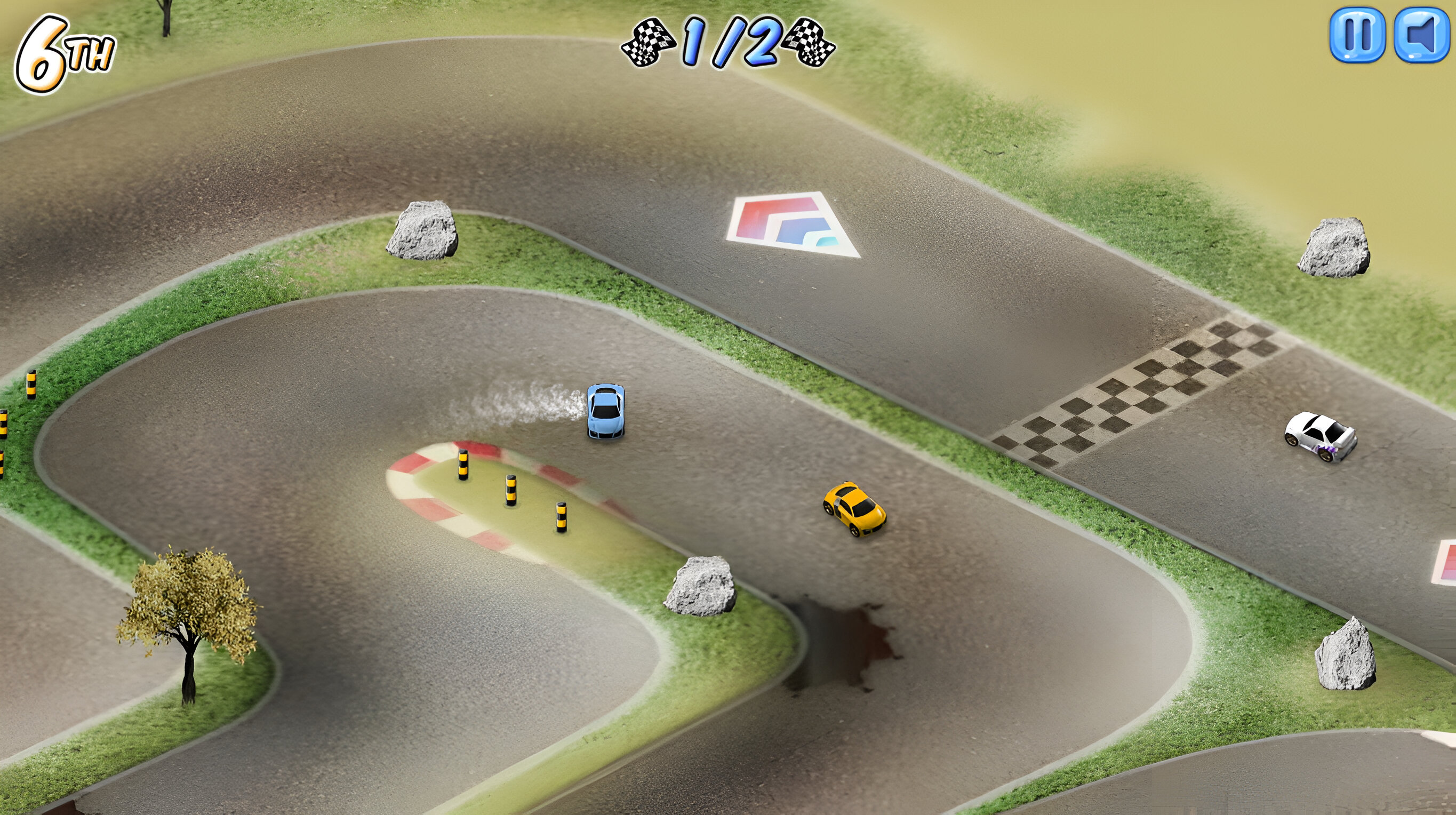Pause the race with the blue pause button
Image resolution: width=1456 pixels, height=815 pixels.
click(1356, 35)
